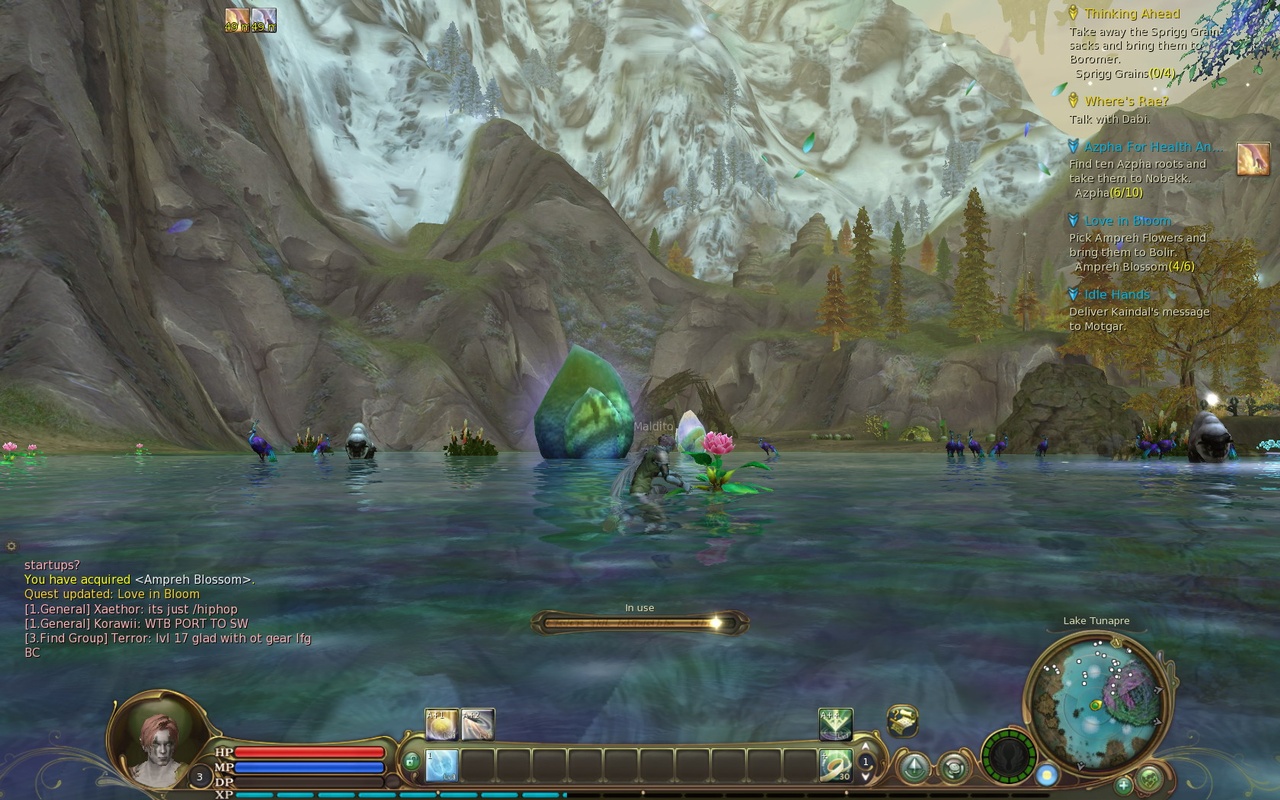The image size is (1280, 800).
Task: Cancel the 49-minute buff icon top-left
Action: [x=237, y=17]
